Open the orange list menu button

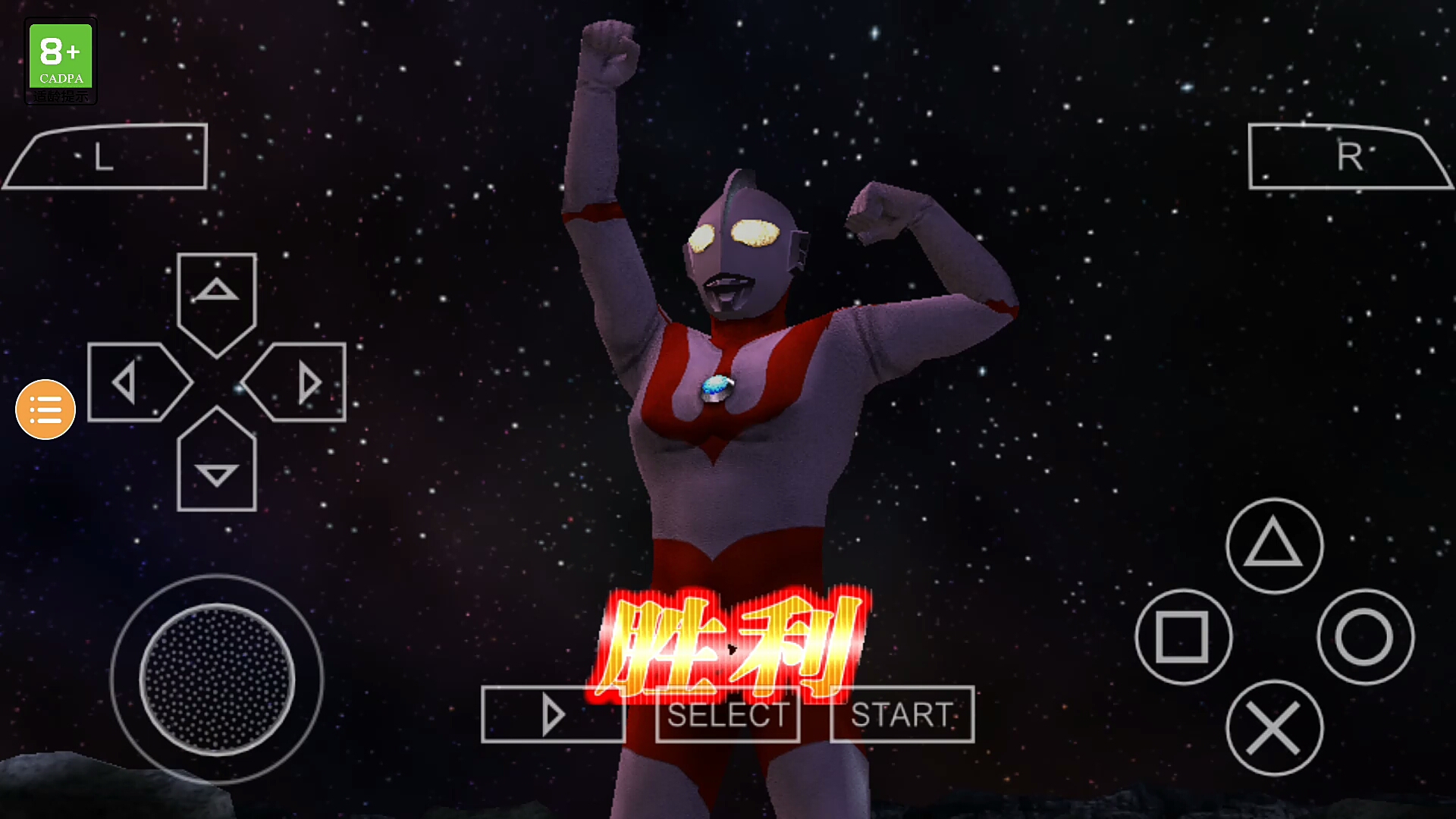(x=45, y=409)
